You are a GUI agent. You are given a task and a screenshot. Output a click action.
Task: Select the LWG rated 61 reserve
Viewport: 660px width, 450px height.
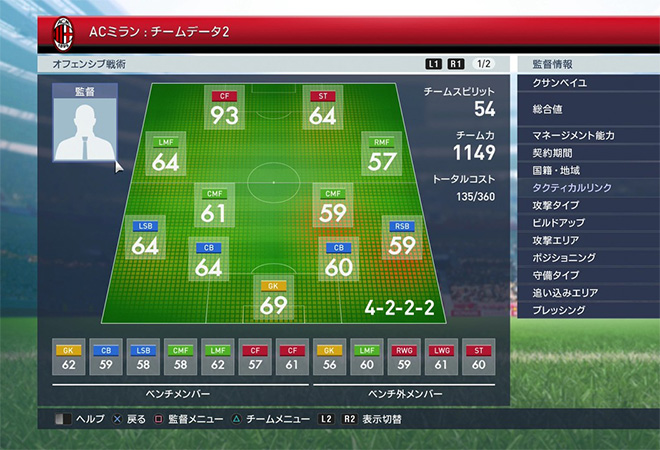pos(442,359)
